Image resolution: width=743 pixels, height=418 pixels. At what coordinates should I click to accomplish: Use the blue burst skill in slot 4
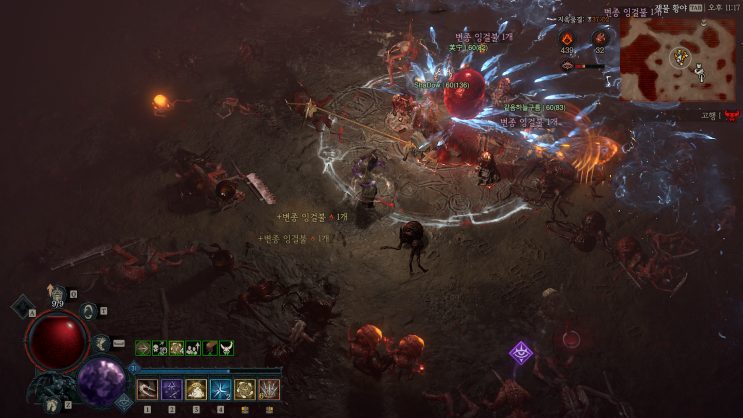220,389
